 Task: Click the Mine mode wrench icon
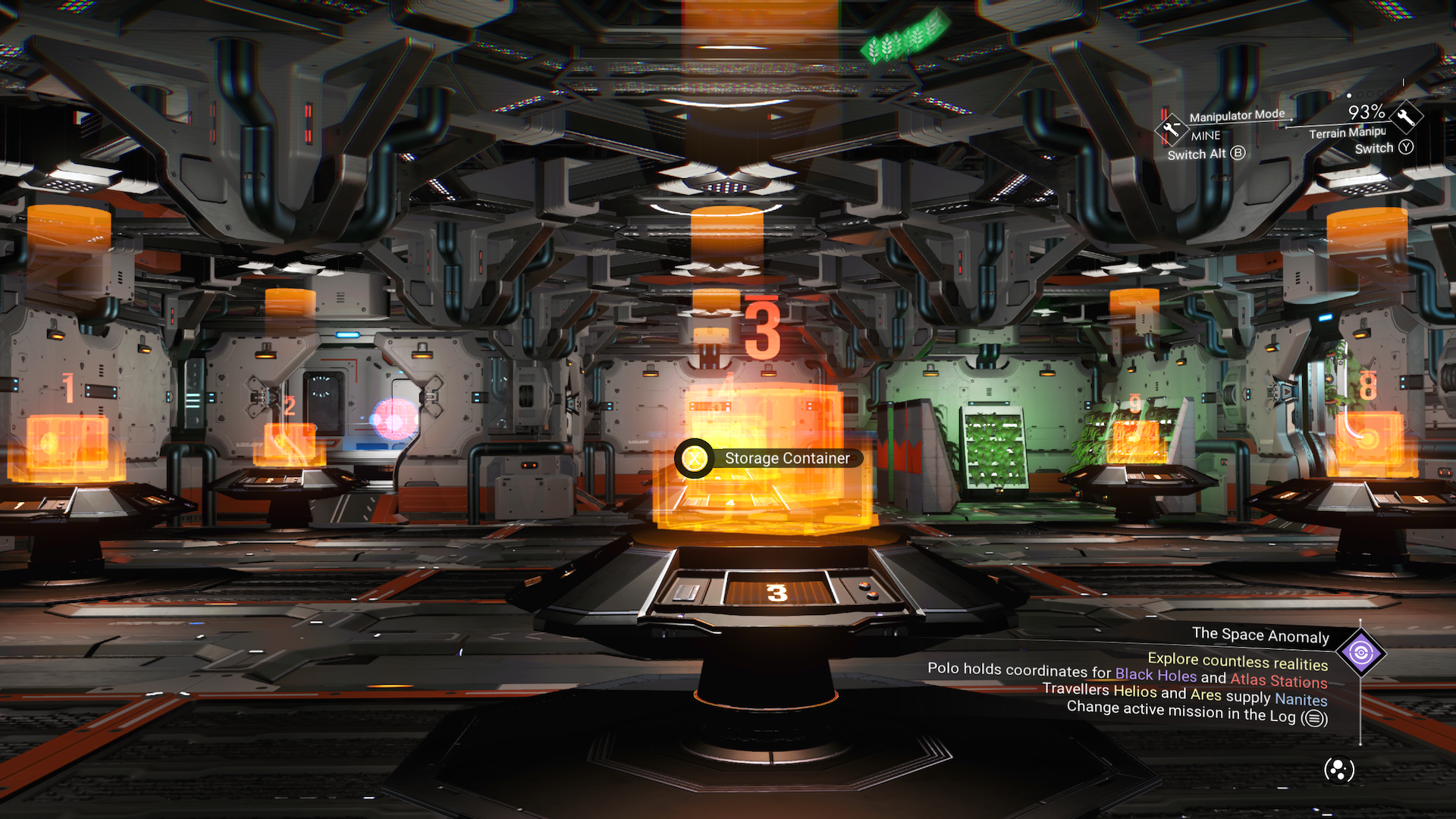(1172, 128)
